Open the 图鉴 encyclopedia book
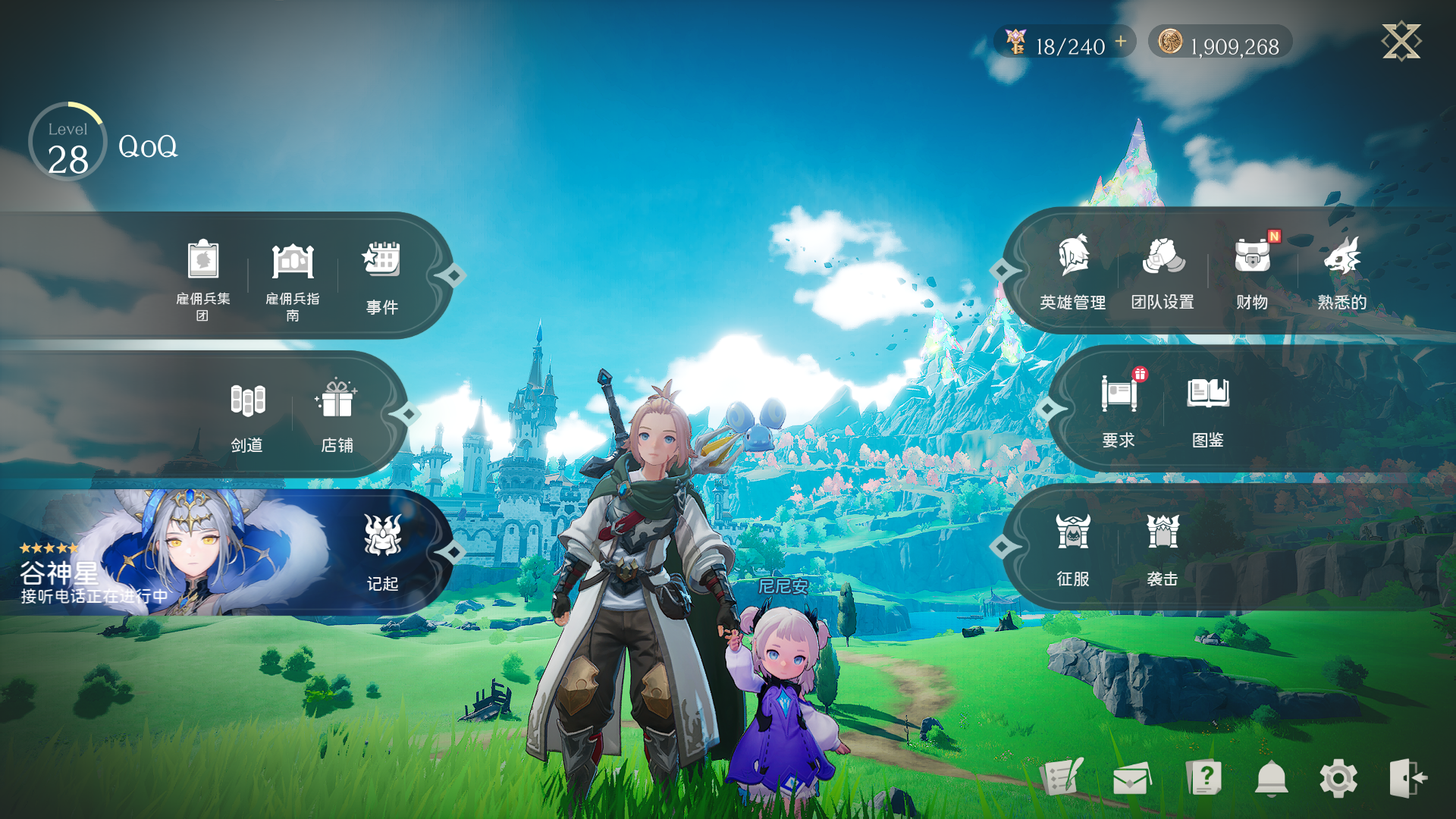 [1208, 410]
